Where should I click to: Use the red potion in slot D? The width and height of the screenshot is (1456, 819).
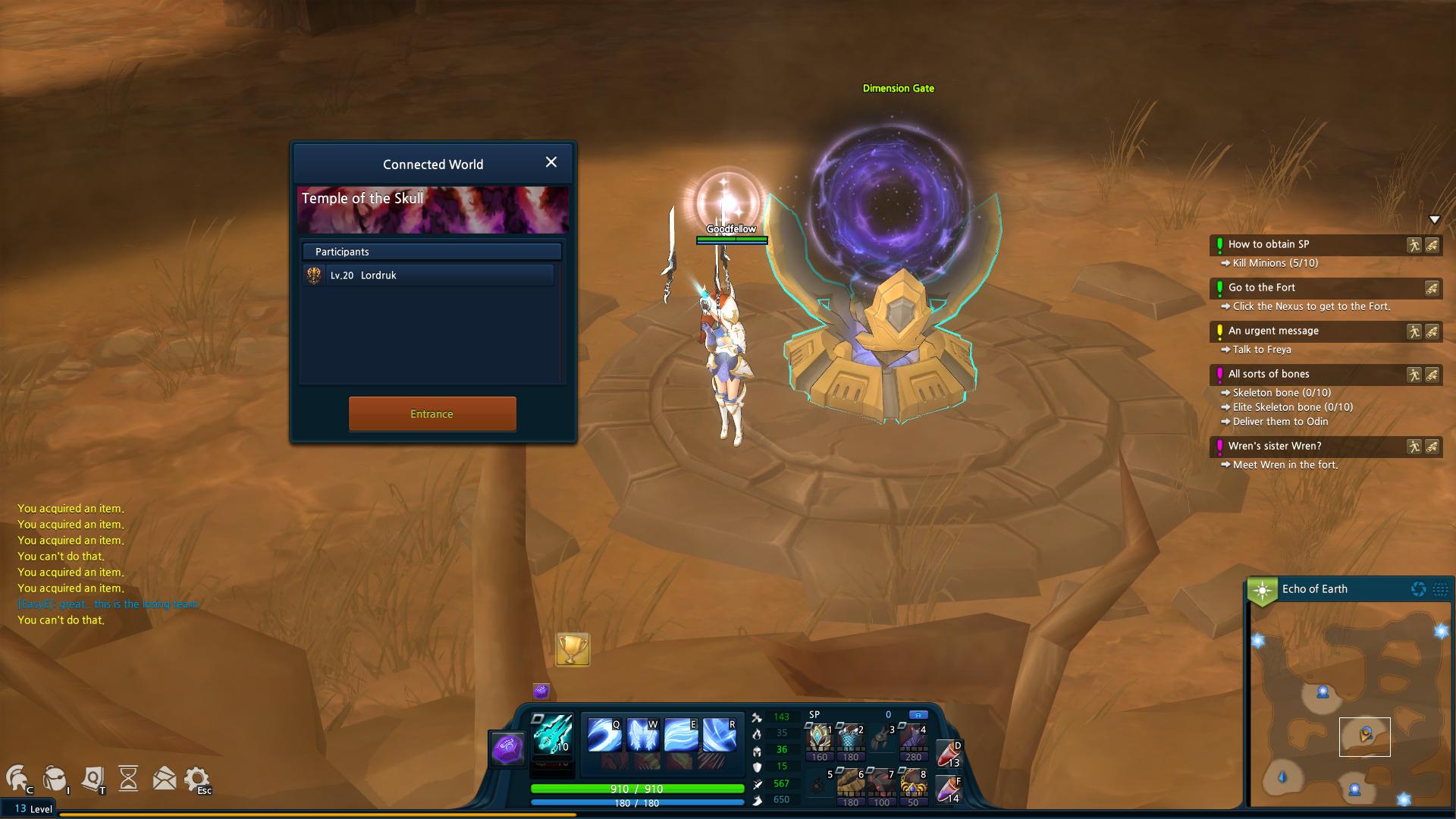click(949, 755)
